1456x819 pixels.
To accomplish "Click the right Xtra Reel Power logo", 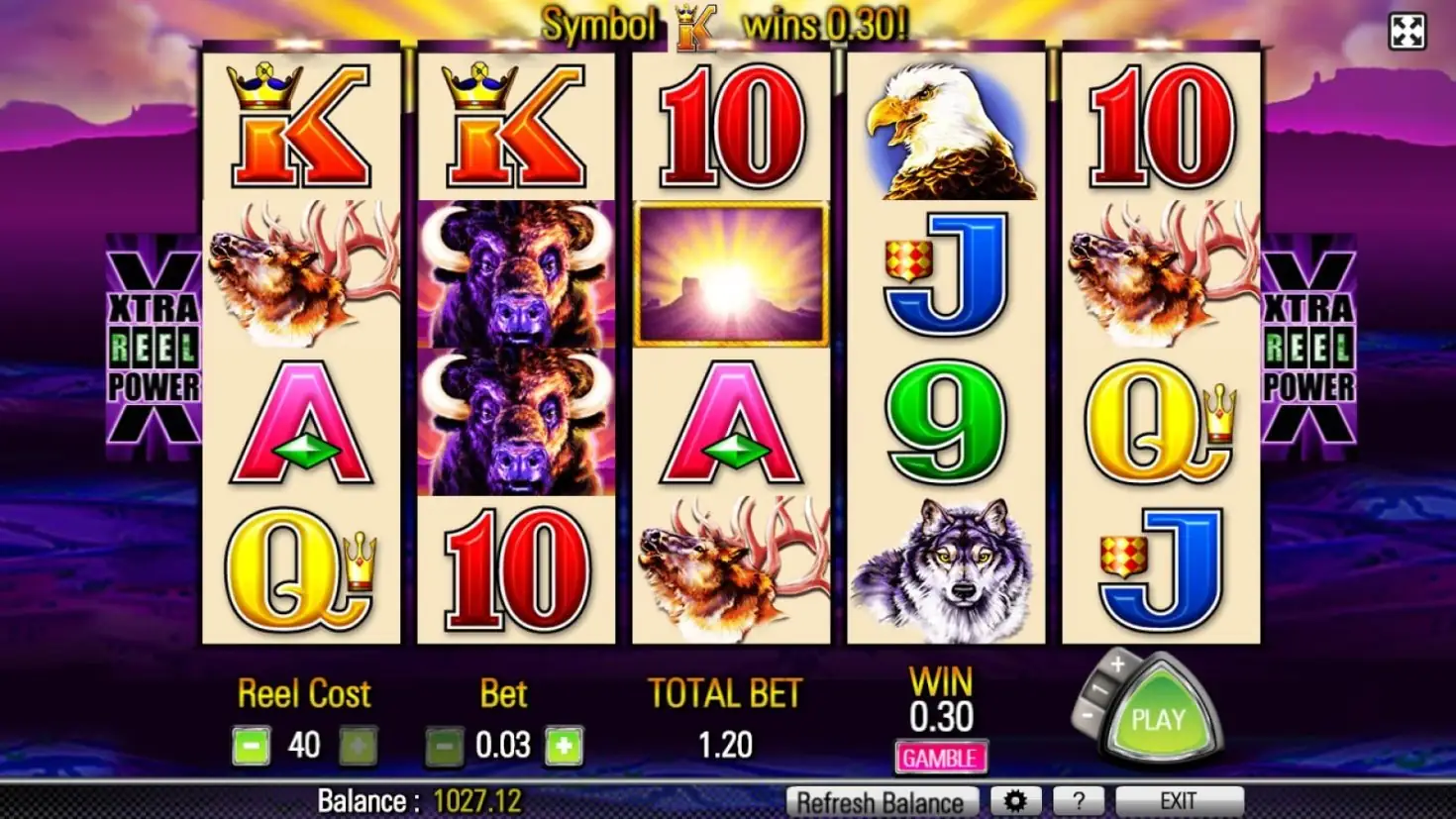I will click(1307, 342).
